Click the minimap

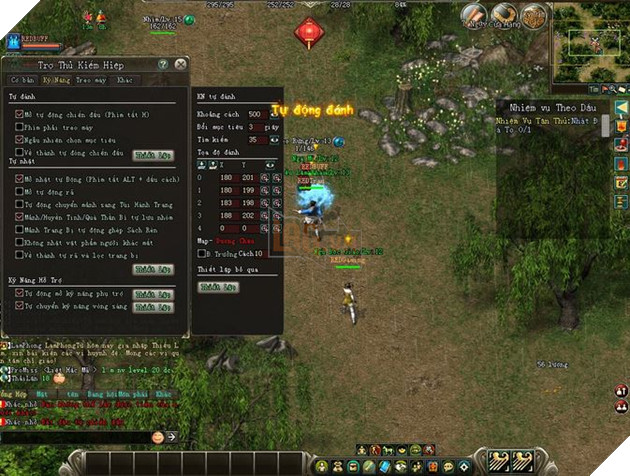click(x=591, y=42)
